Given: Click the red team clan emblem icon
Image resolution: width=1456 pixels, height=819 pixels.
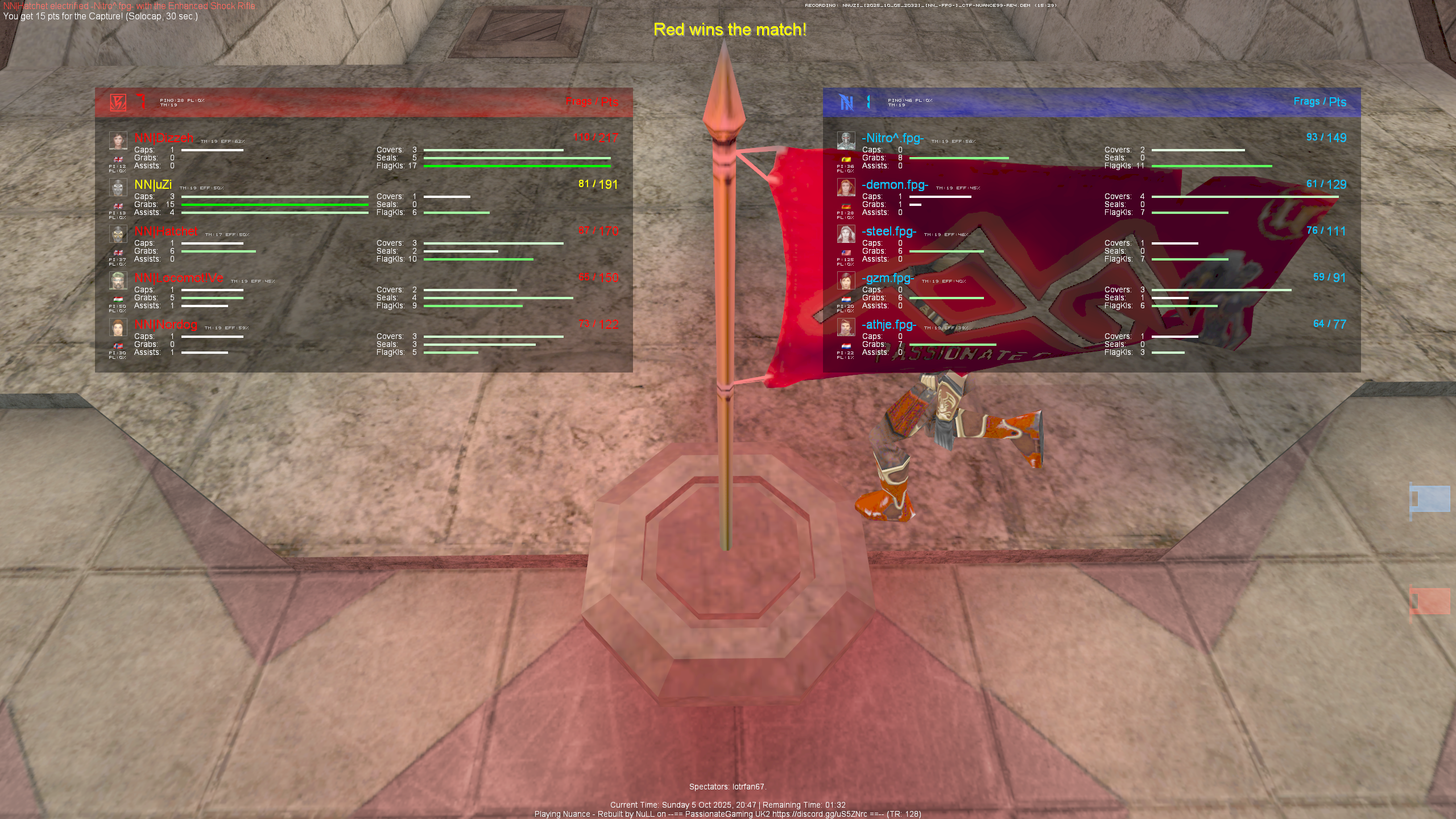Looking at the screenshot, I should pyautogui.click(x=118, y=102).
